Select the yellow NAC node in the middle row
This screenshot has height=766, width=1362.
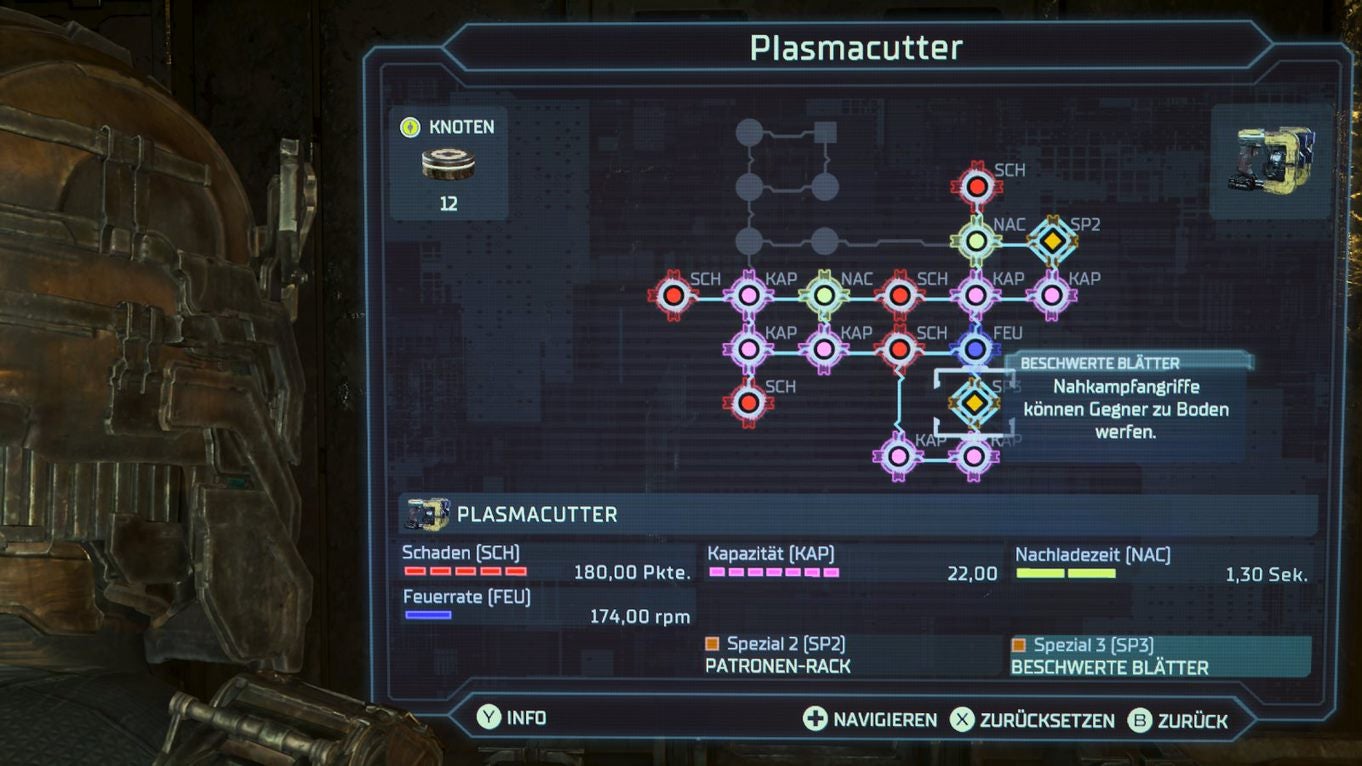pyautogui.click(x=823, y=295)
